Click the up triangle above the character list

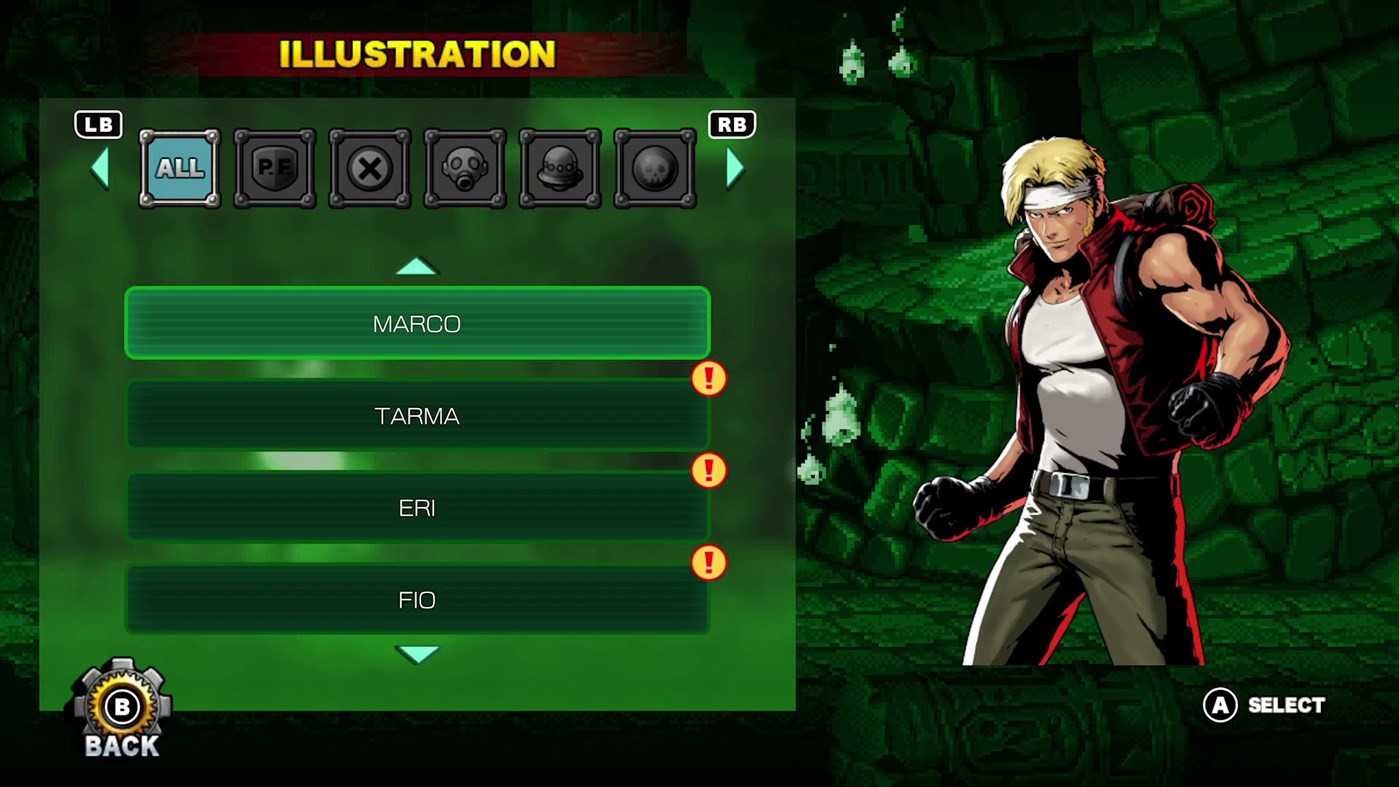[417, 265]
